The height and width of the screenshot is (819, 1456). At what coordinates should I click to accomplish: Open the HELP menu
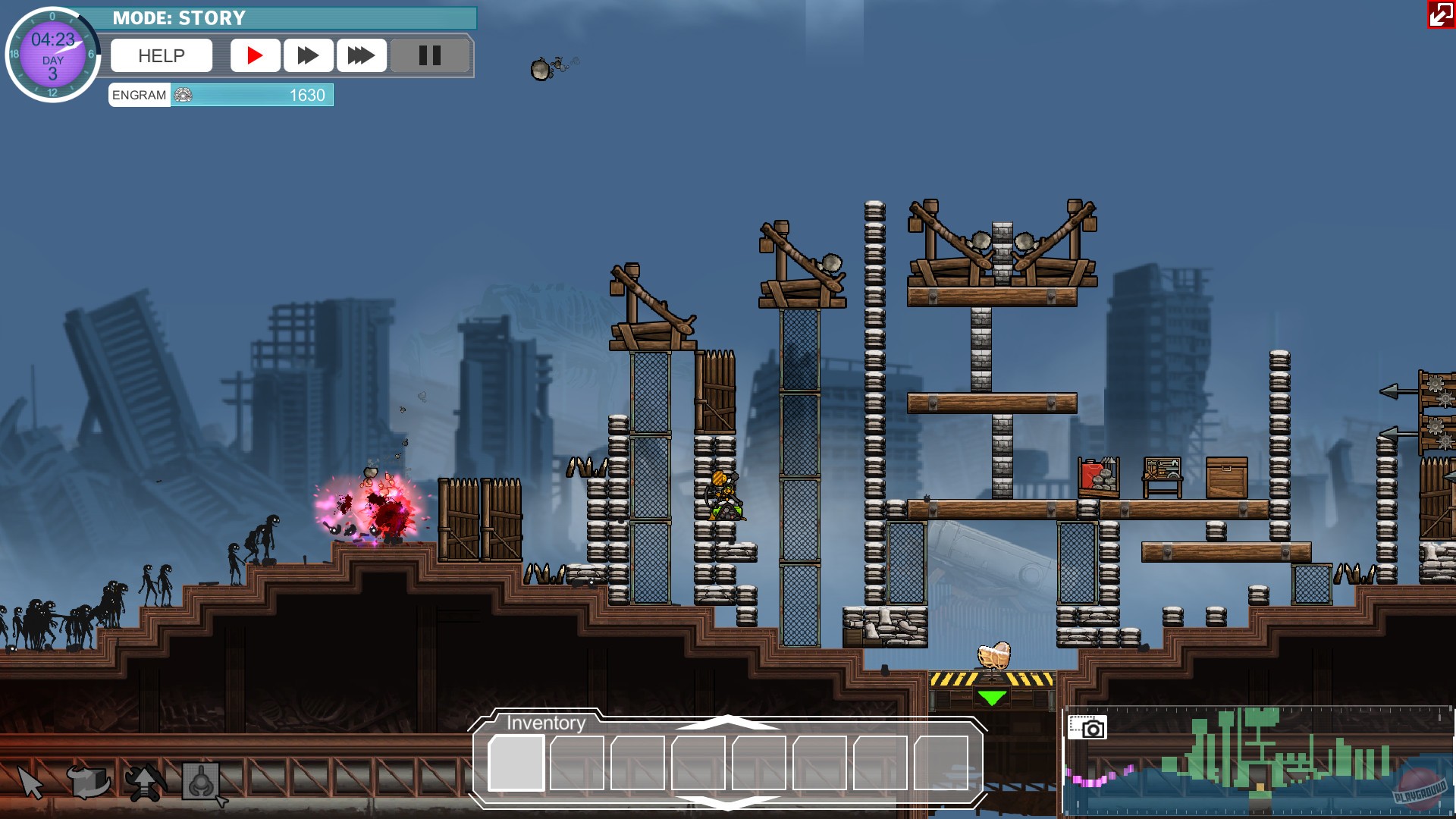[x=161, y=55]
